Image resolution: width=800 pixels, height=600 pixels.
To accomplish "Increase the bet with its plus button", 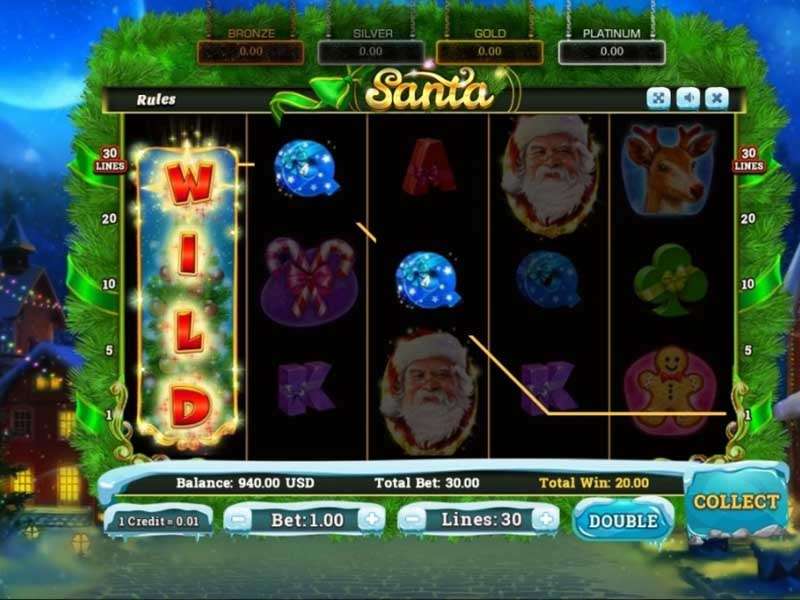I will [371, 519].
